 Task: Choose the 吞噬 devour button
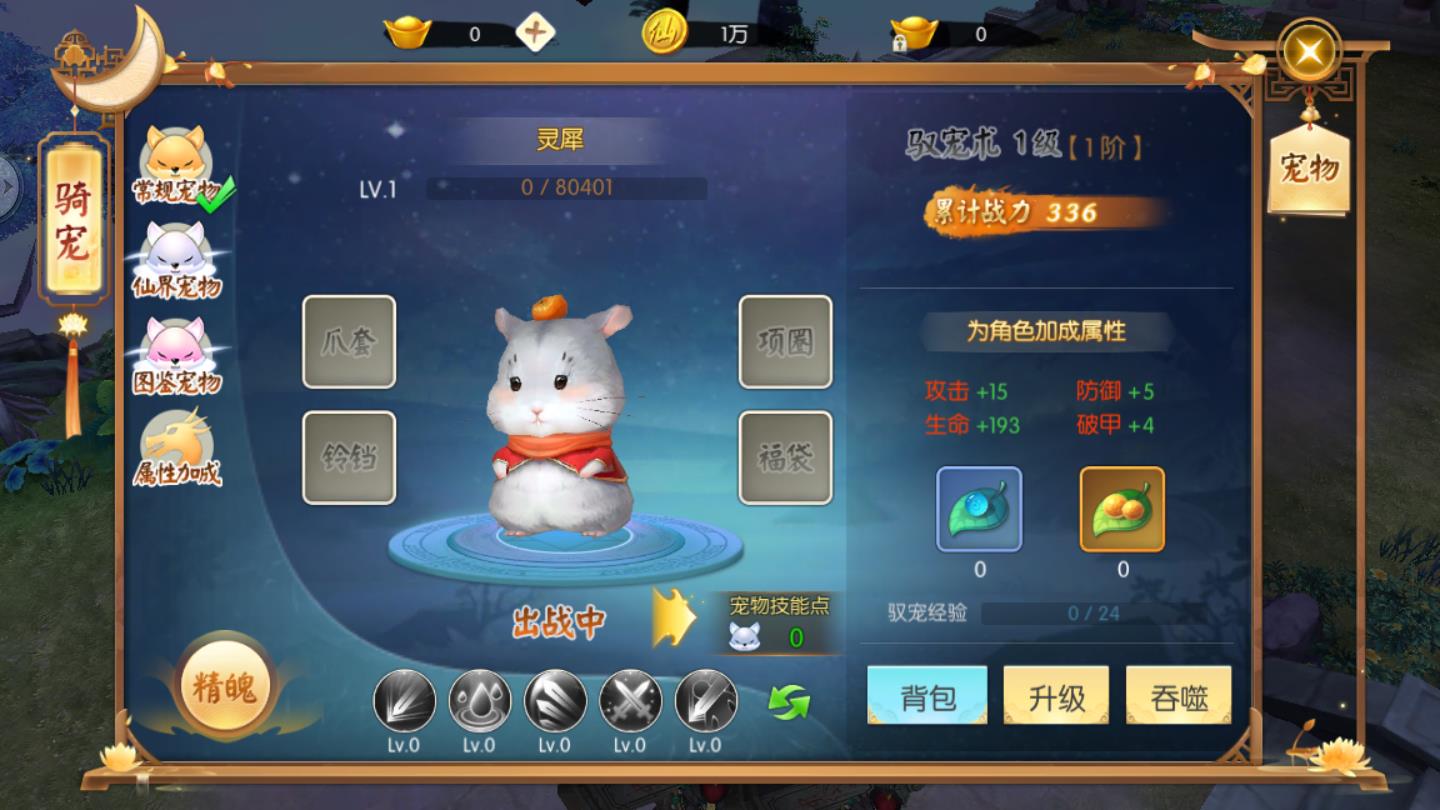click(x=1178, y=695)
